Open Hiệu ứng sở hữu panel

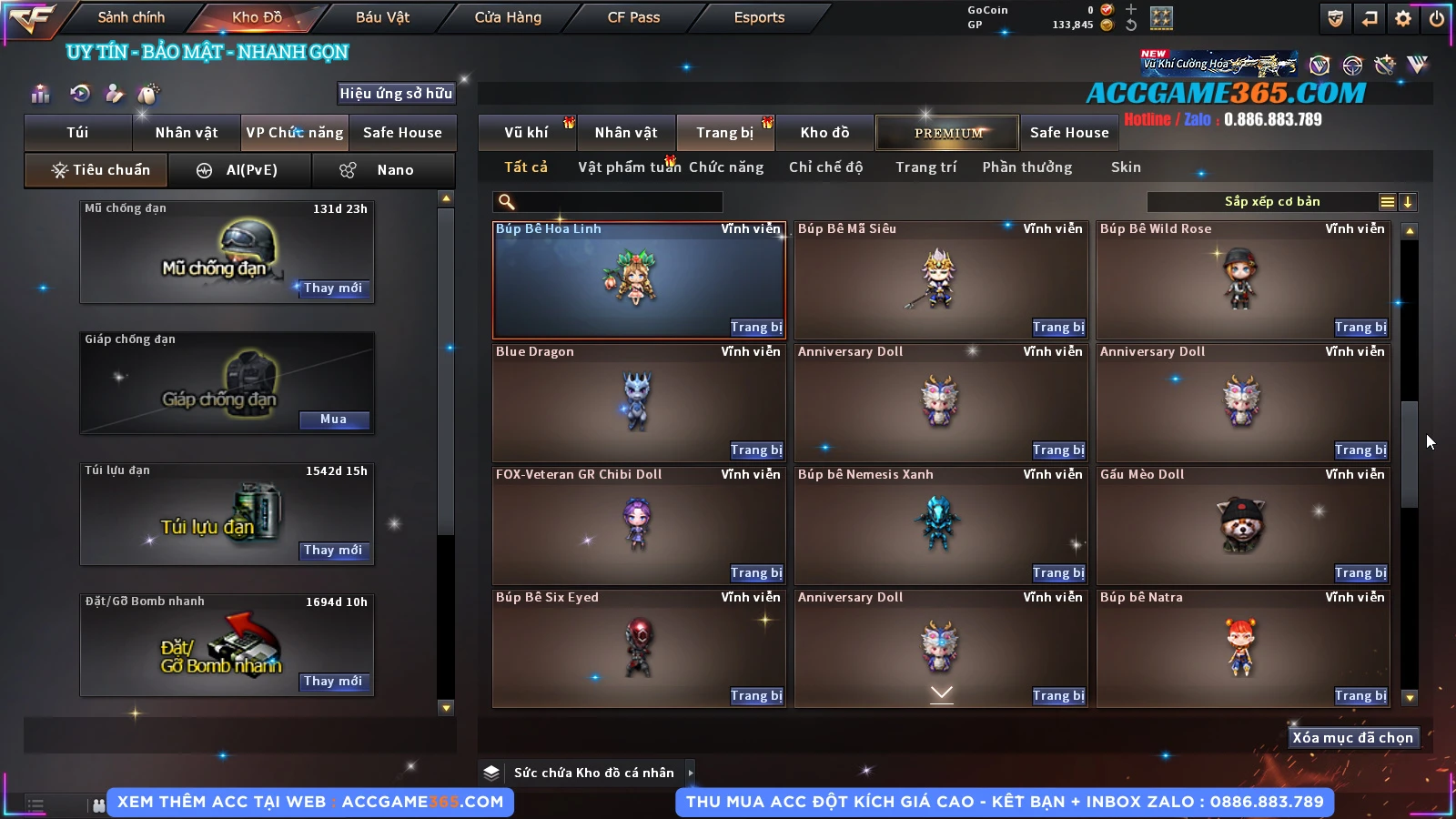(396, 94)
